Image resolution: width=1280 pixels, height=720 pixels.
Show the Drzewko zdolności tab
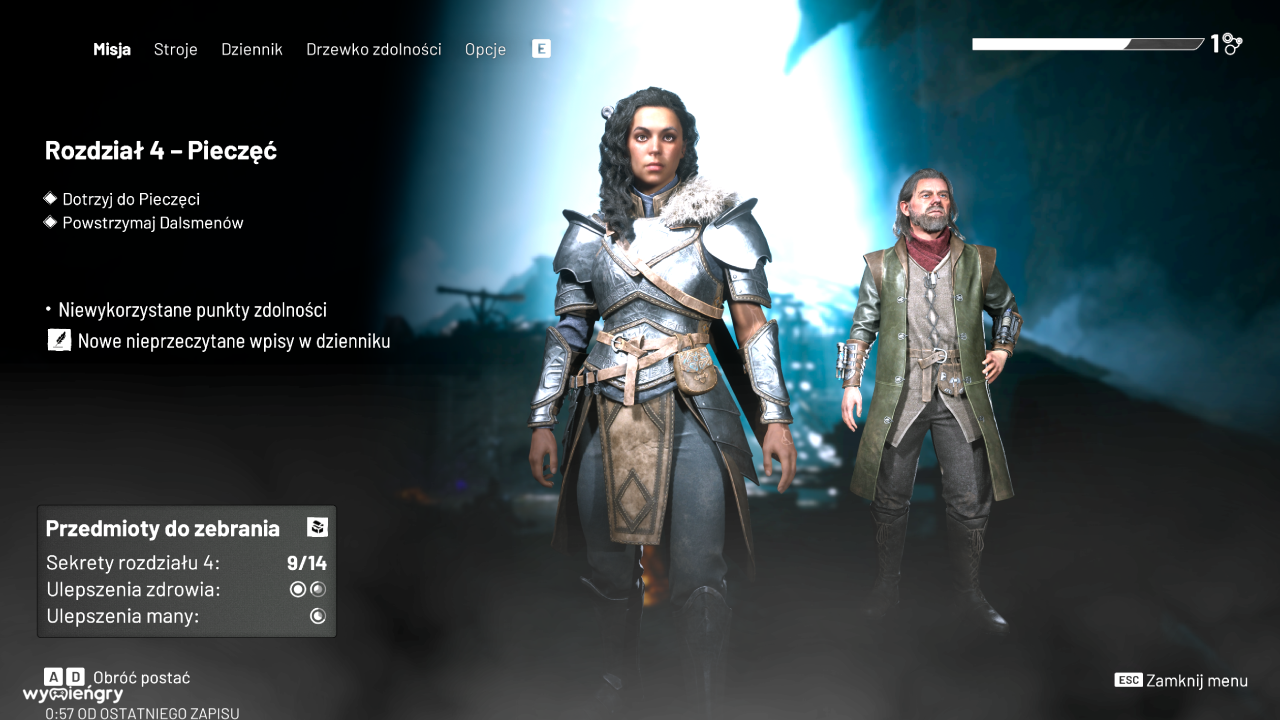coord(373,49)
